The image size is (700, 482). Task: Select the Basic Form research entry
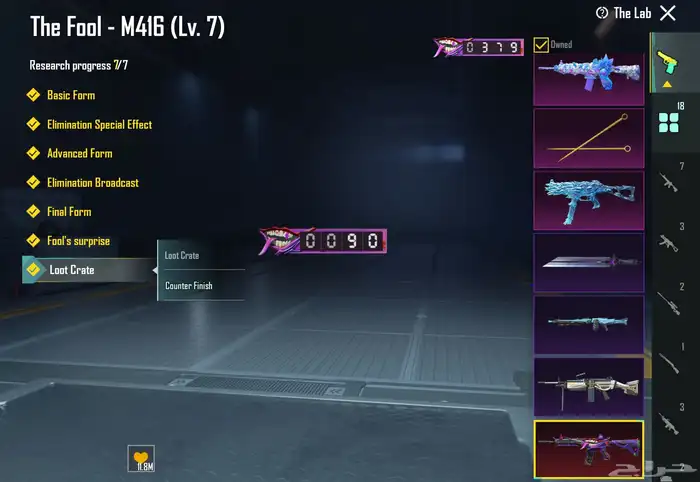tap(70, 95)
